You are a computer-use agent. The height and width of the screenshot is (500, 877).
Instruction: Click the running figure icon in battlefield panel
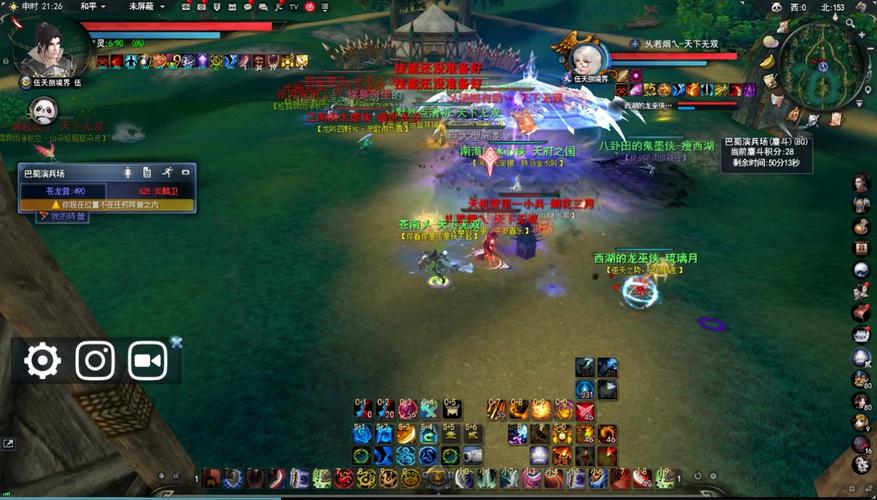167,173
